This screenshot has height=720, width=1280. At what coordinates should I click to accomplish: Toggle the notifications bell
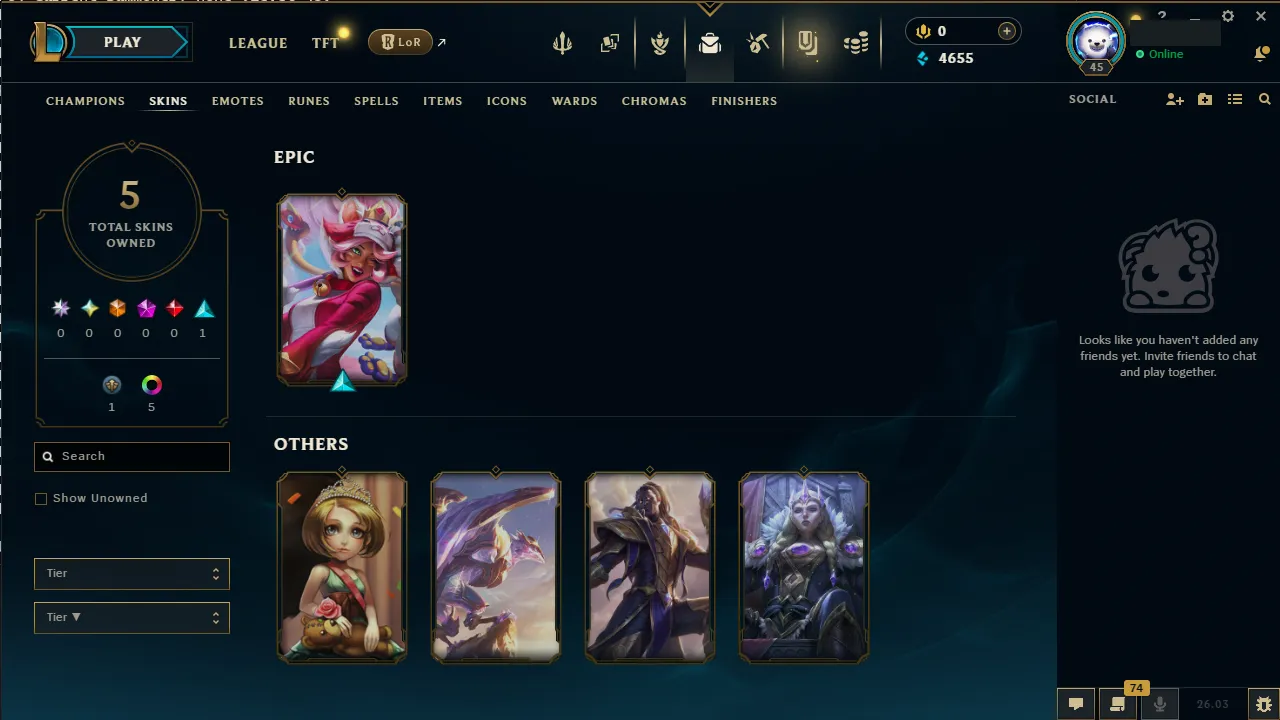point(1262,53)
